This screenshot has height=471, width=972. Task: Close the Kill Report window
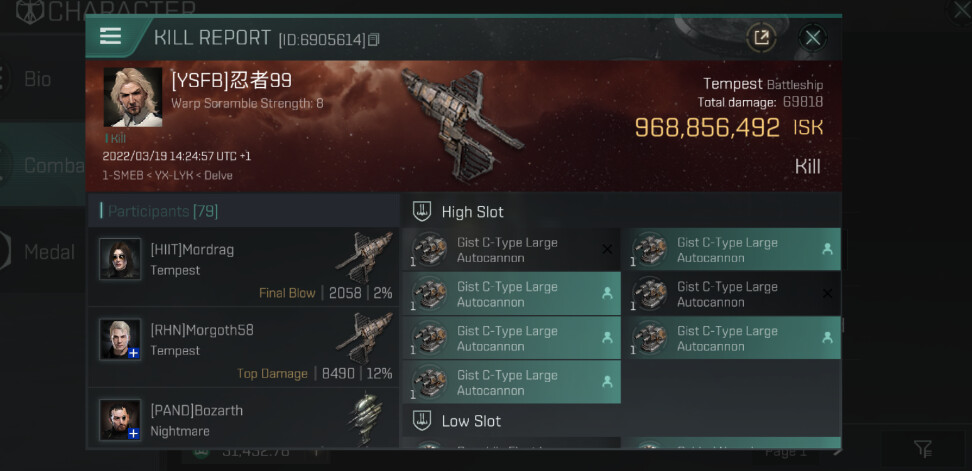[x=813, y=38]
